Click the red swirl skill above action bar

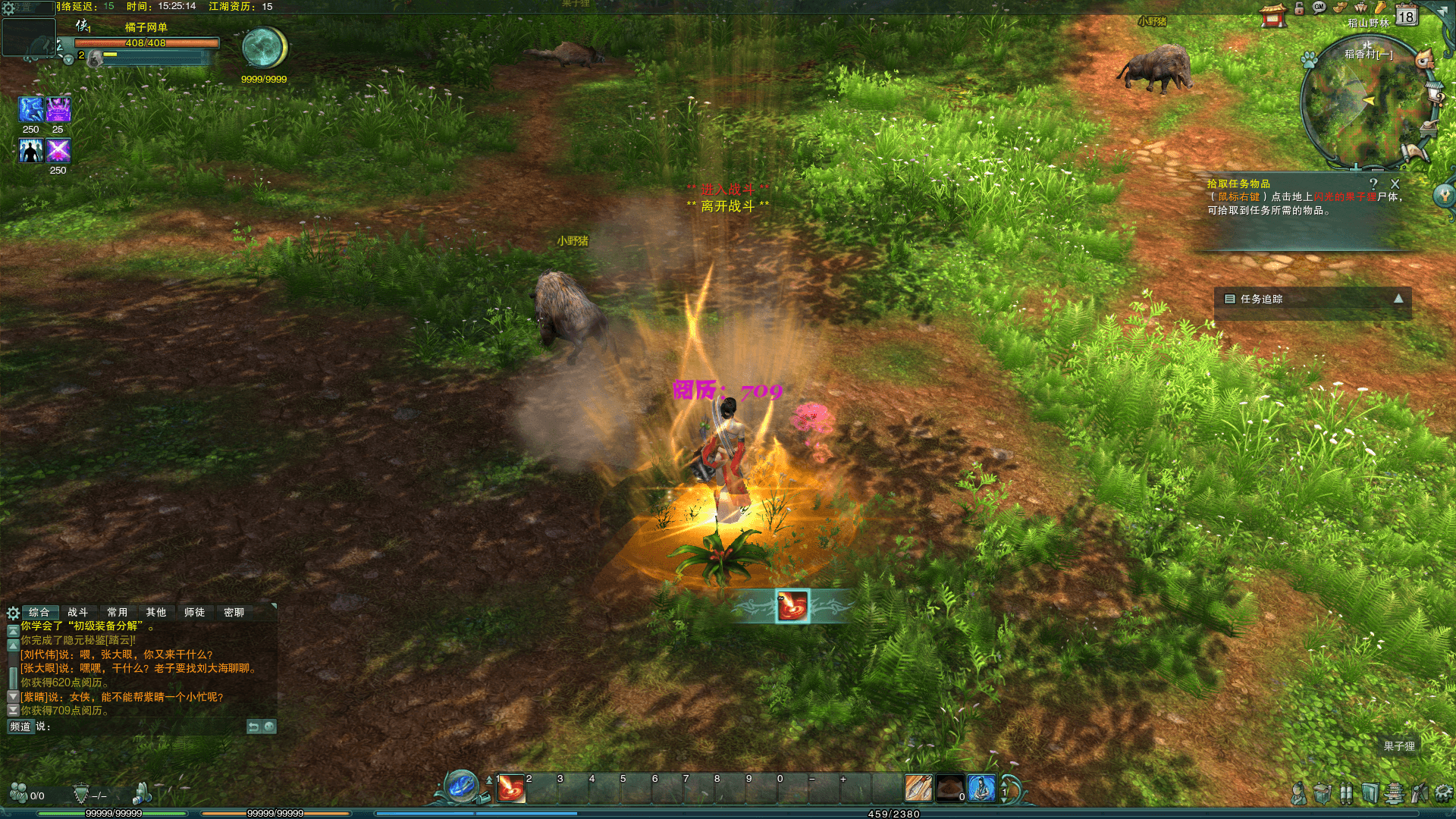pyautogui.click(x=792, y=606)
